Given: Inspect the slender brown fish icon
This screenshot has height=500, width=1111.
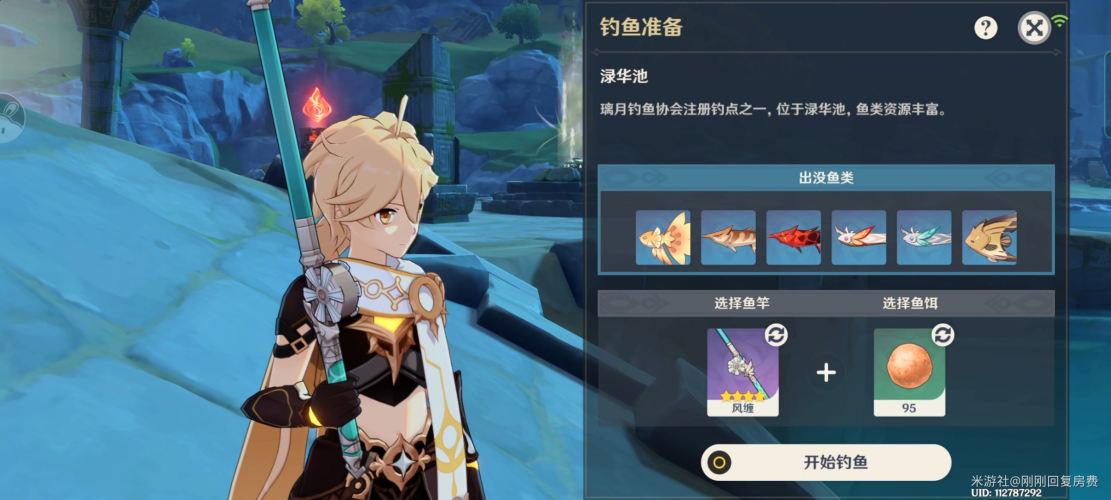Looking at the screenshot, I should point(728,237).
